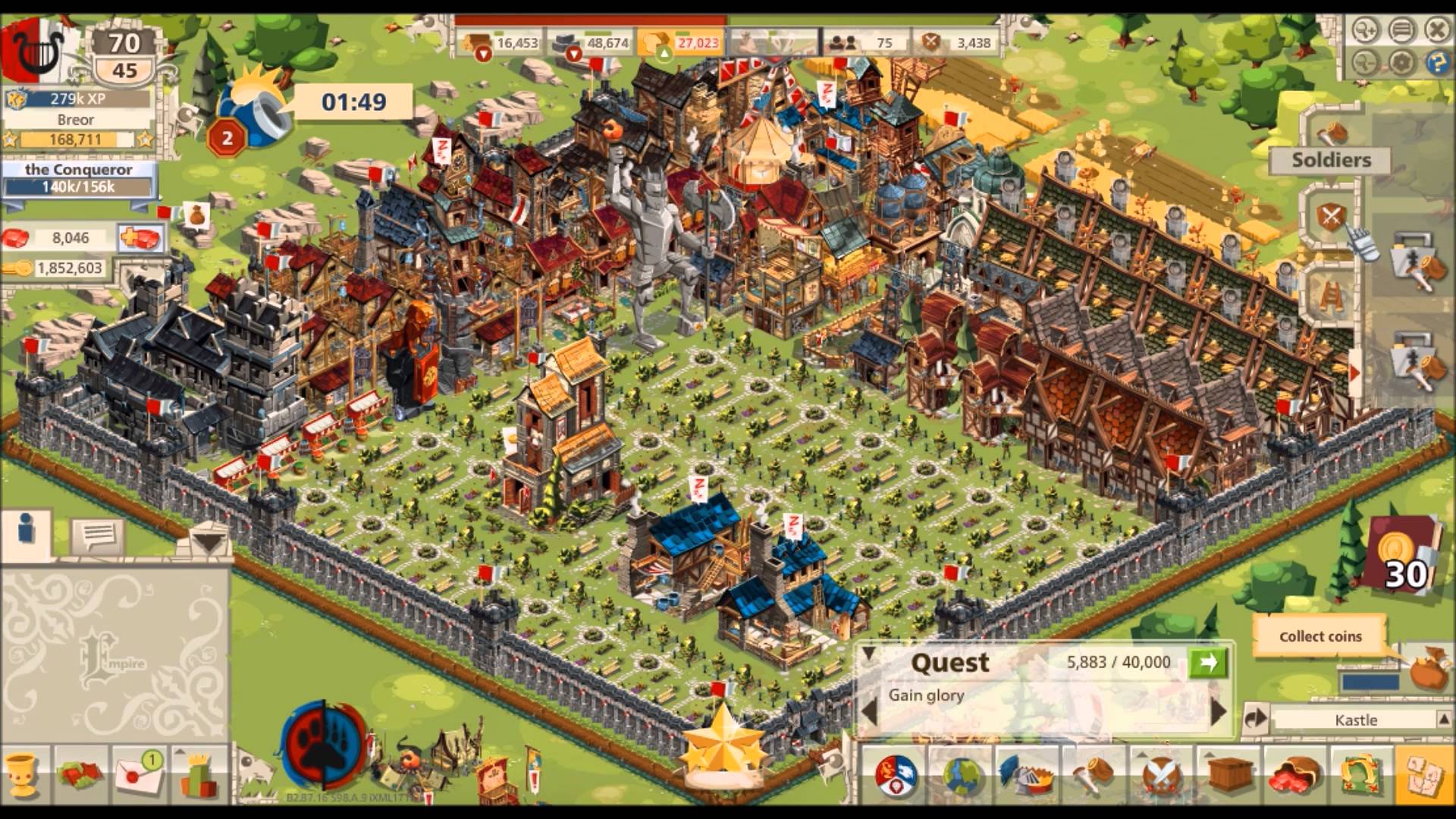Click the XP progress bar showing 168,711
This screenshot has width=1456, height=819.
(x=76, y=140)
